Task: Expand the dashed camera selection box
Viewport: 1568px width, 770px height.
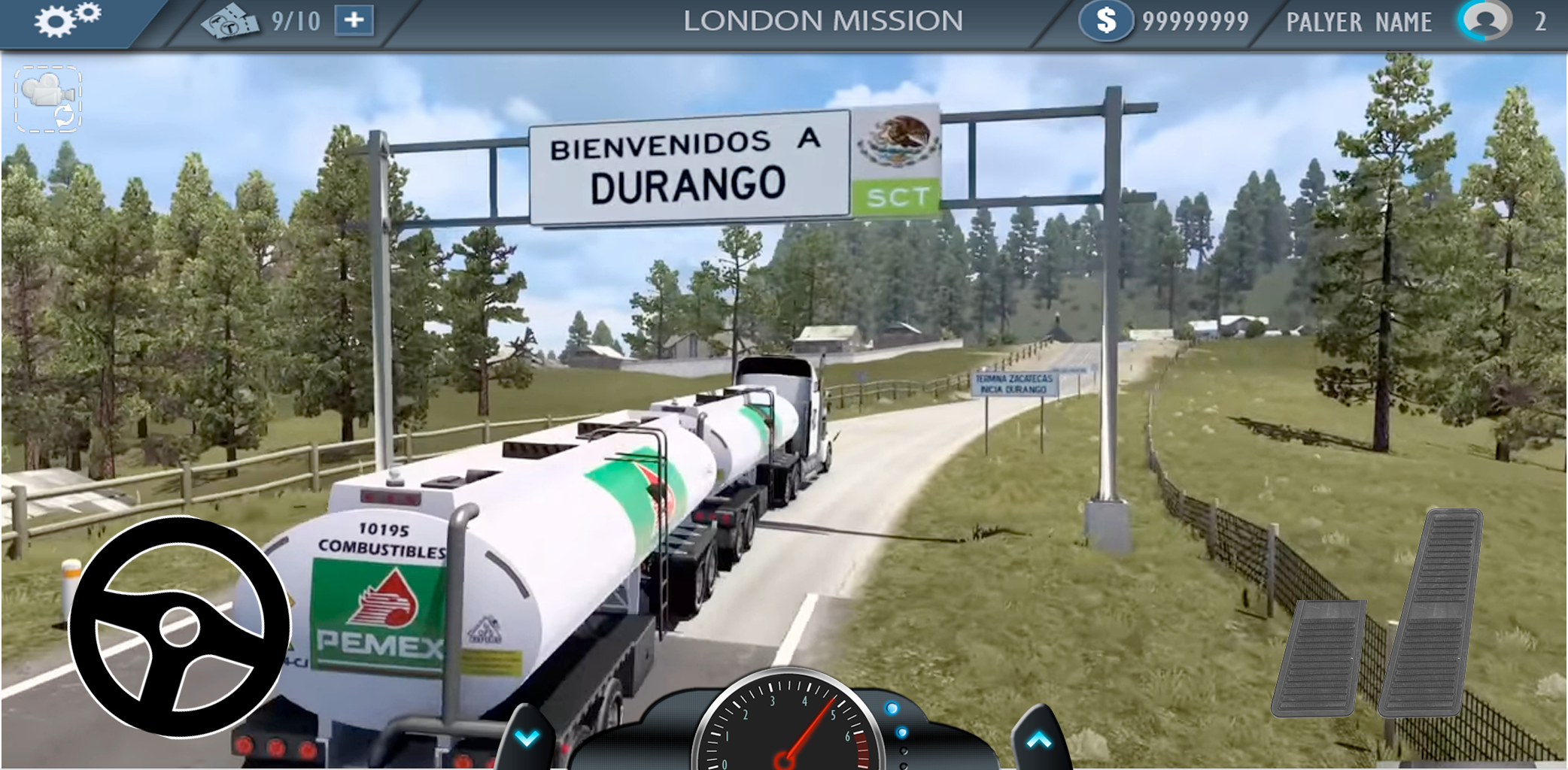Action: coord(47,98)
